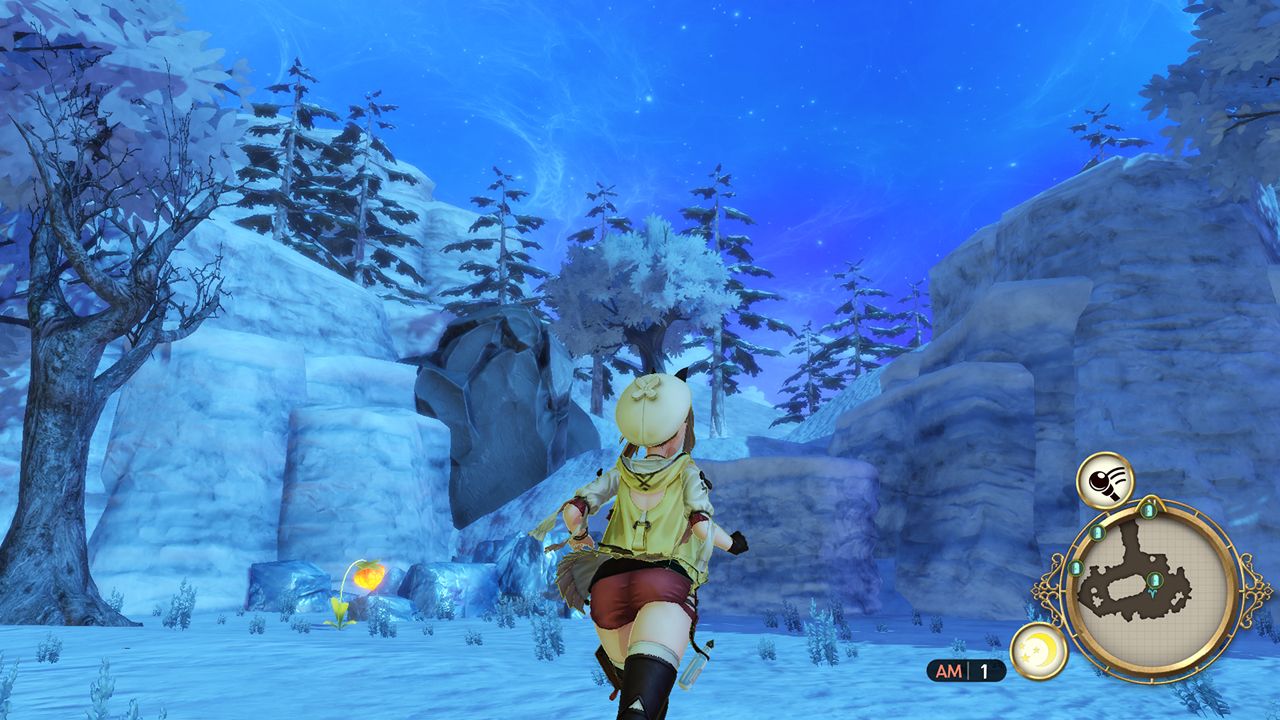Click the player position arrow on the minimap
The width and height of the screenshot is (1280, 720).
pyautogui.click(x=1152, y=593)
